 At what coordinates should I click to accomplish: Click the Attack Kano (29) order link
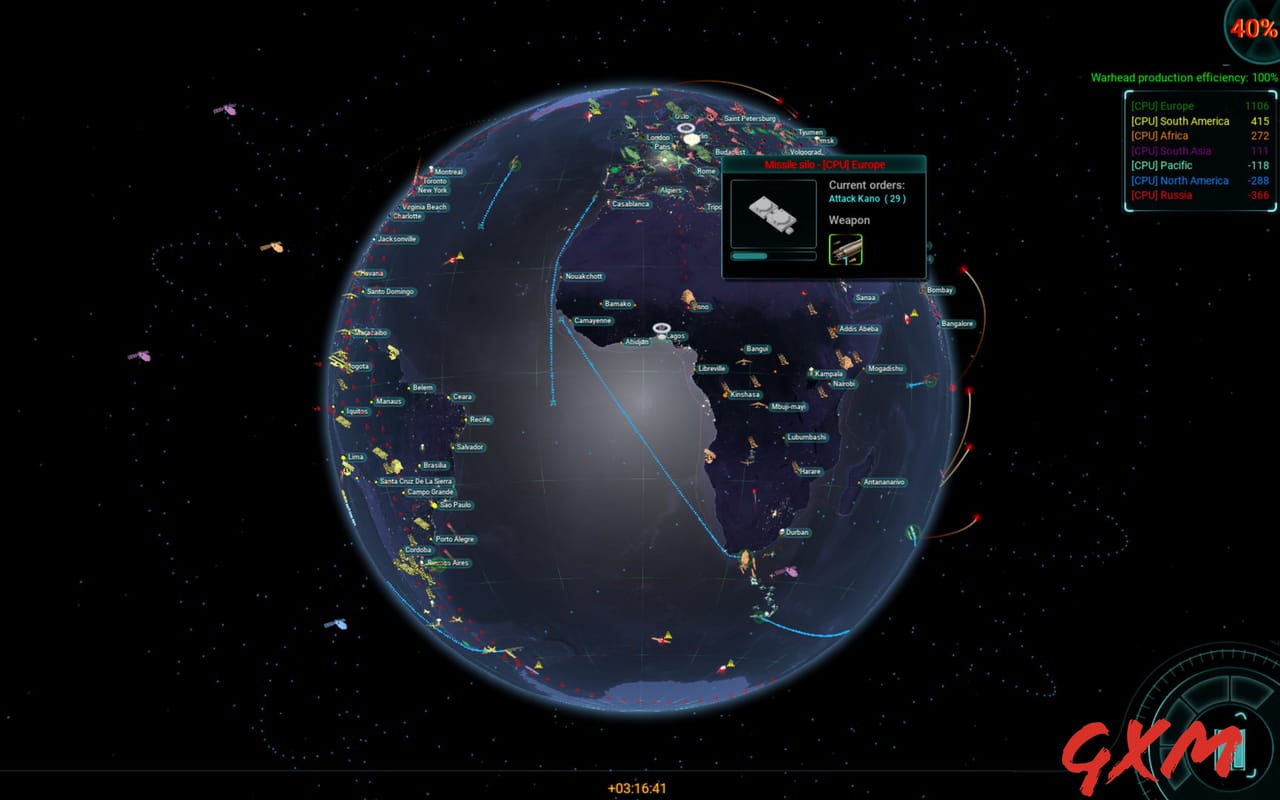pyautogui.click(x=868, y=199)
